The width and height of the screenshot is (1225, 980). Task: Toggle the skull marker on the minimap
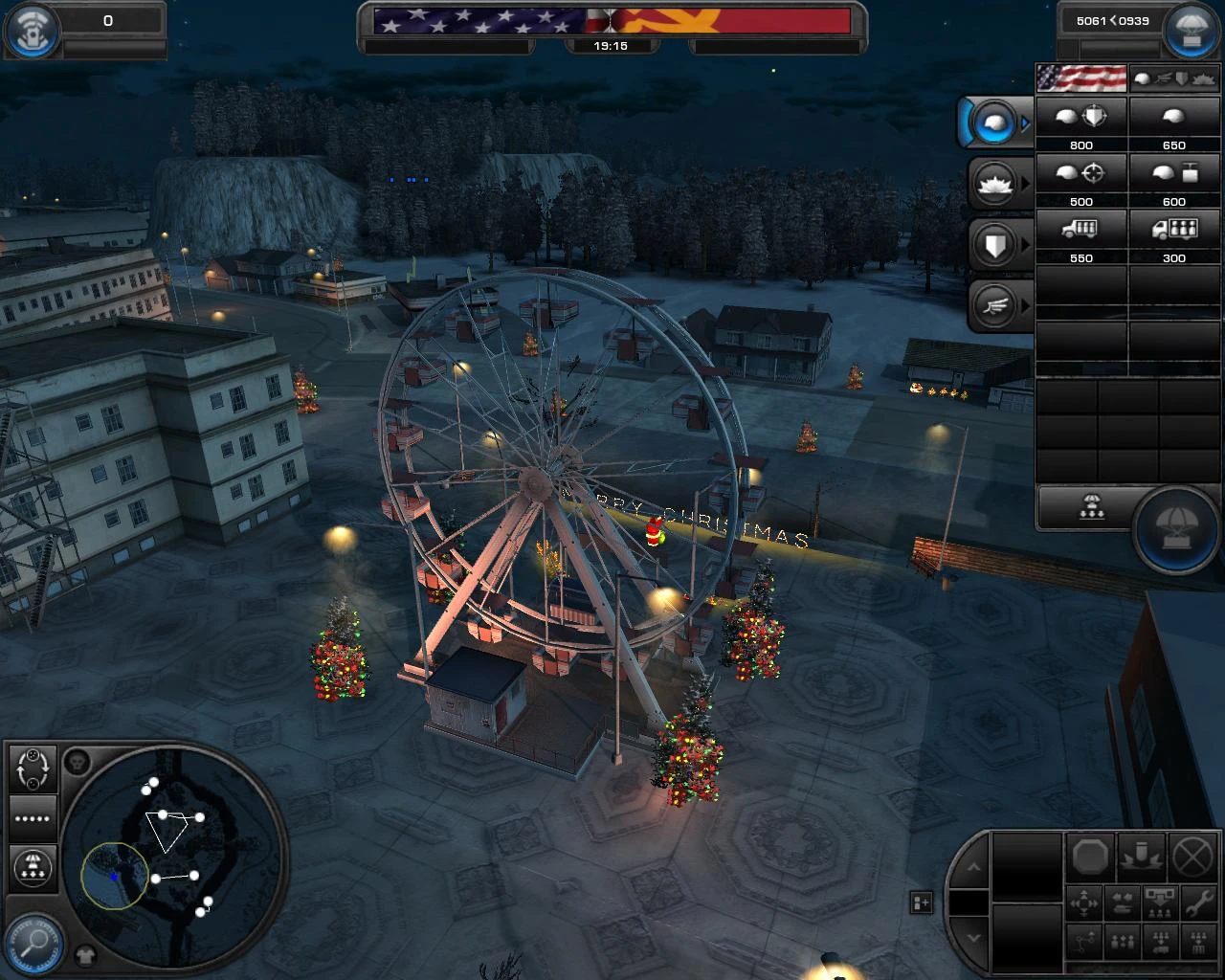[x=78, y=762]
